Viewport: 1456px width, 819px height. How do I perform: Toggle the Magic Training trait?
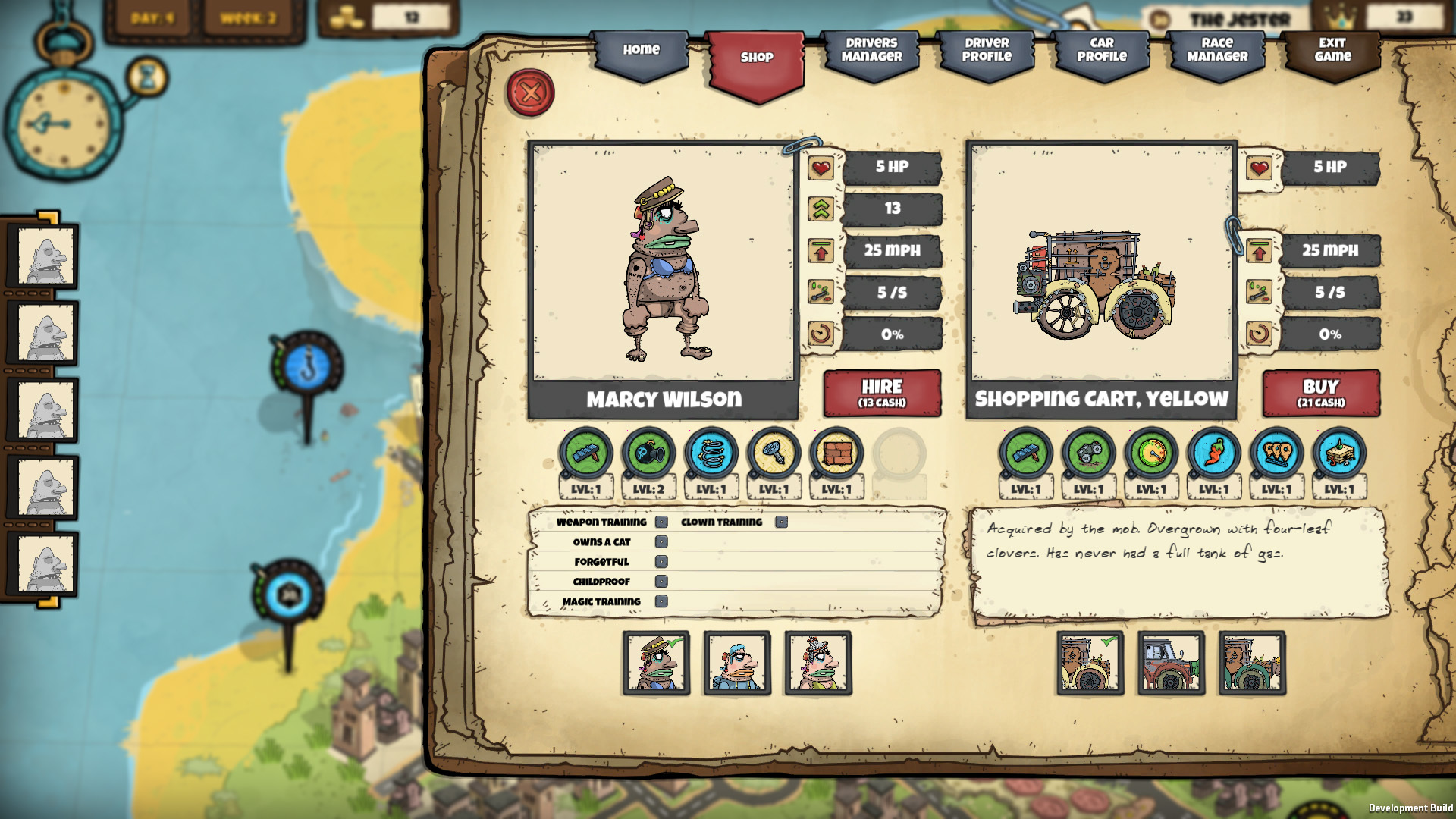coord(663,601)
